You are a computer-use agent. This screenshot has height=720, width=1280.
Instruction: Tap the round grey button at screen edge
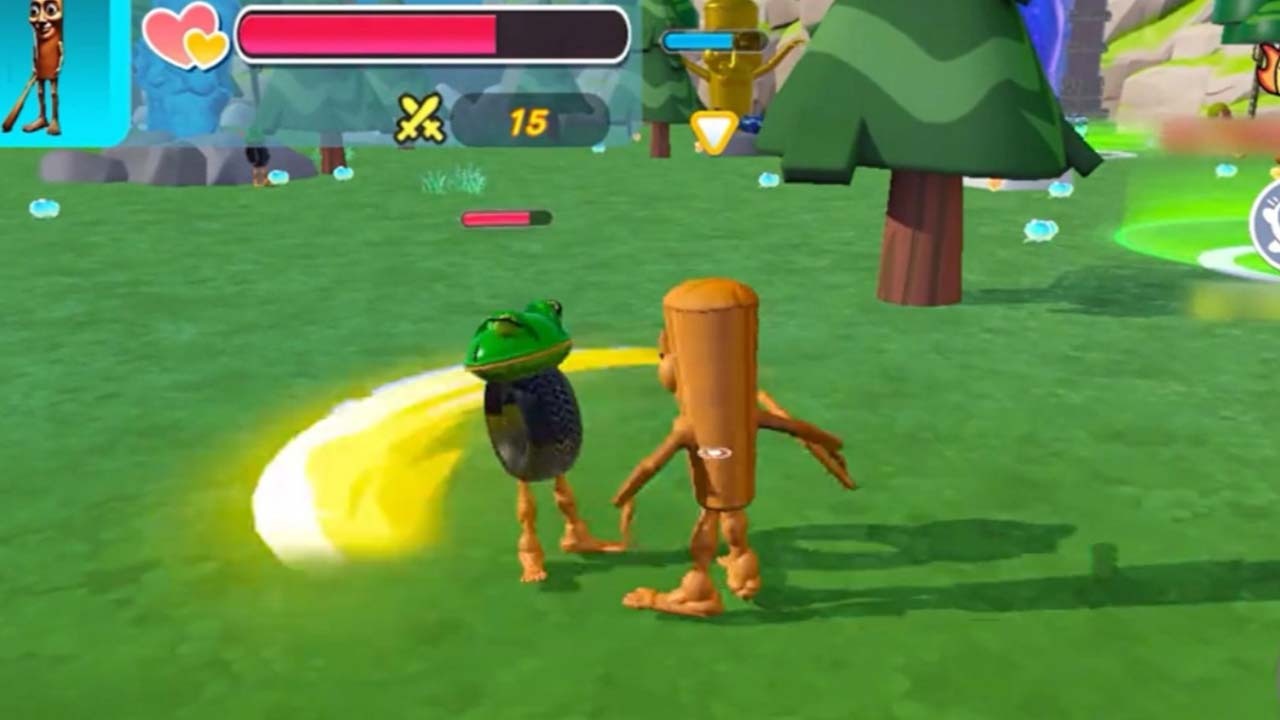1267,225
